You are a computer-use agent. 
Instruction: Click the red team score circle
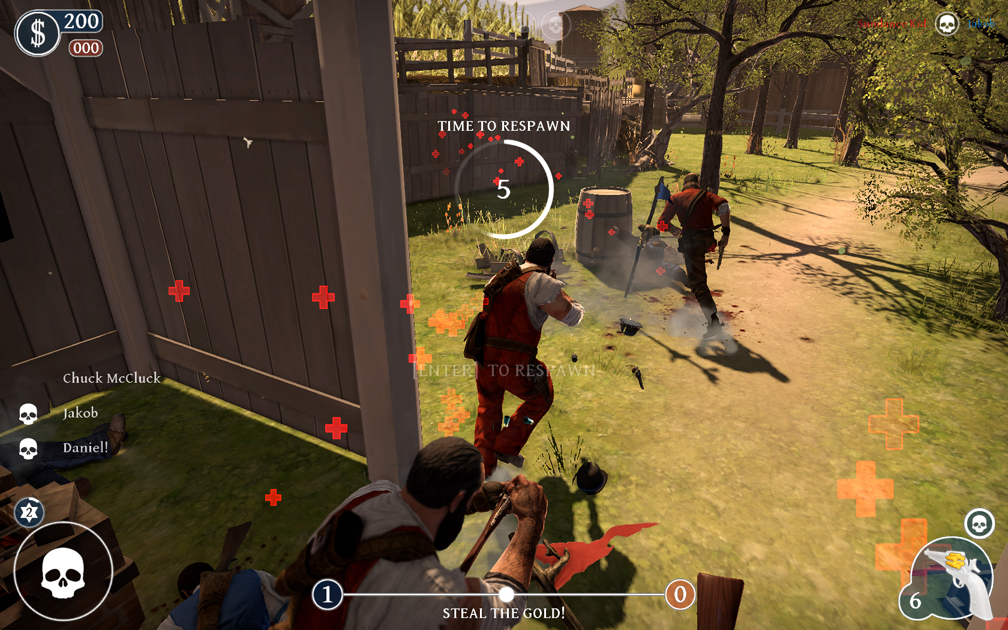tap(680, 595)
